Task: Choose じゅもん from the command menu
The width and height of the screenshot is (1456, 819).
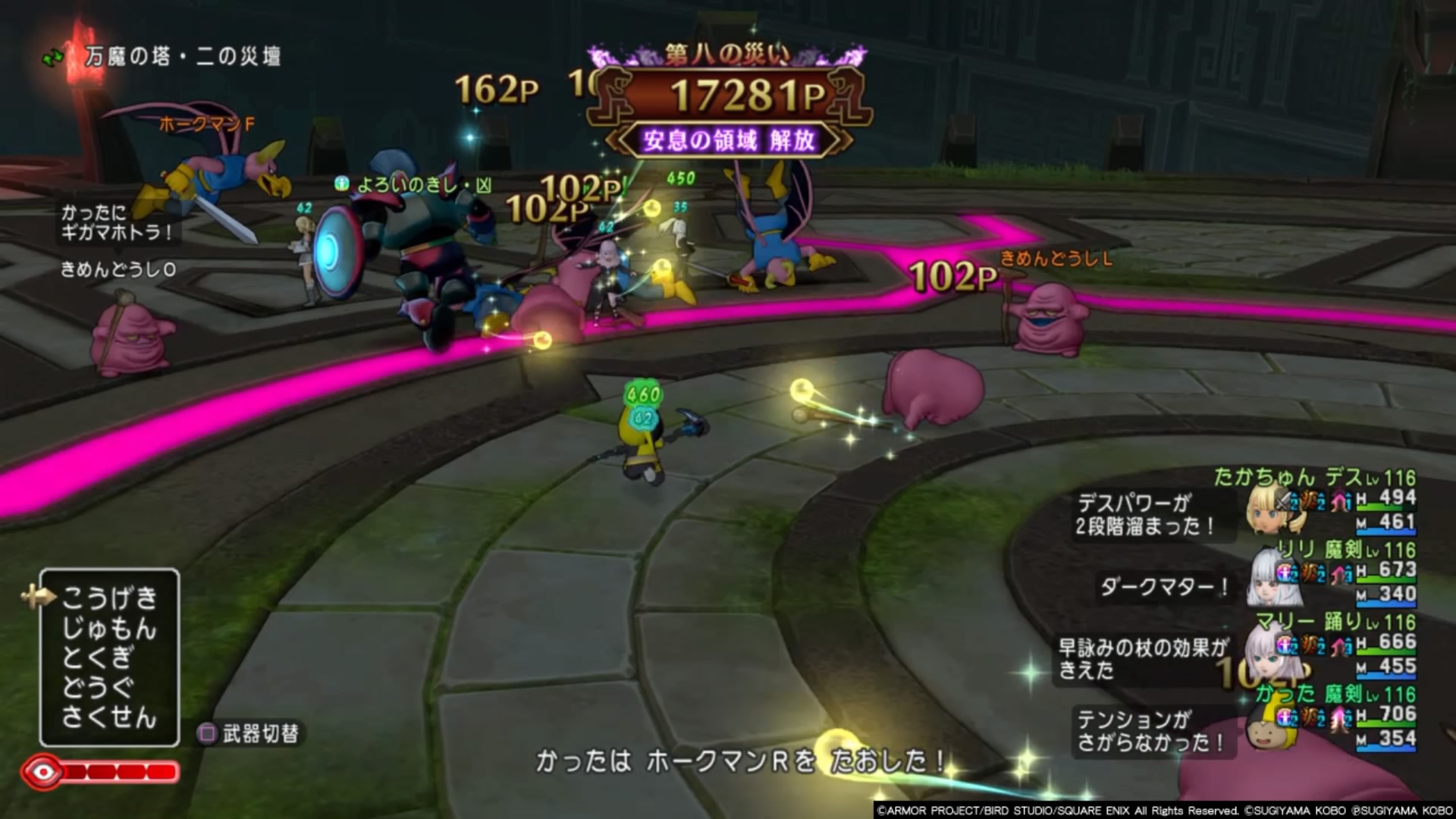Action: point(109,629)
